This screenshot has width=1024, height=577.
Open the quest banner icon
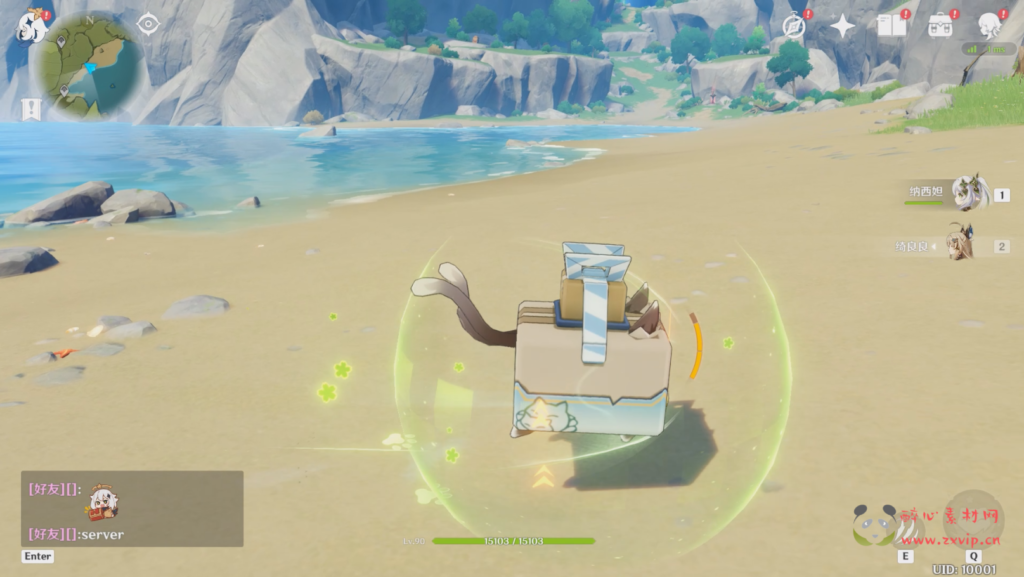pos(30,109)
